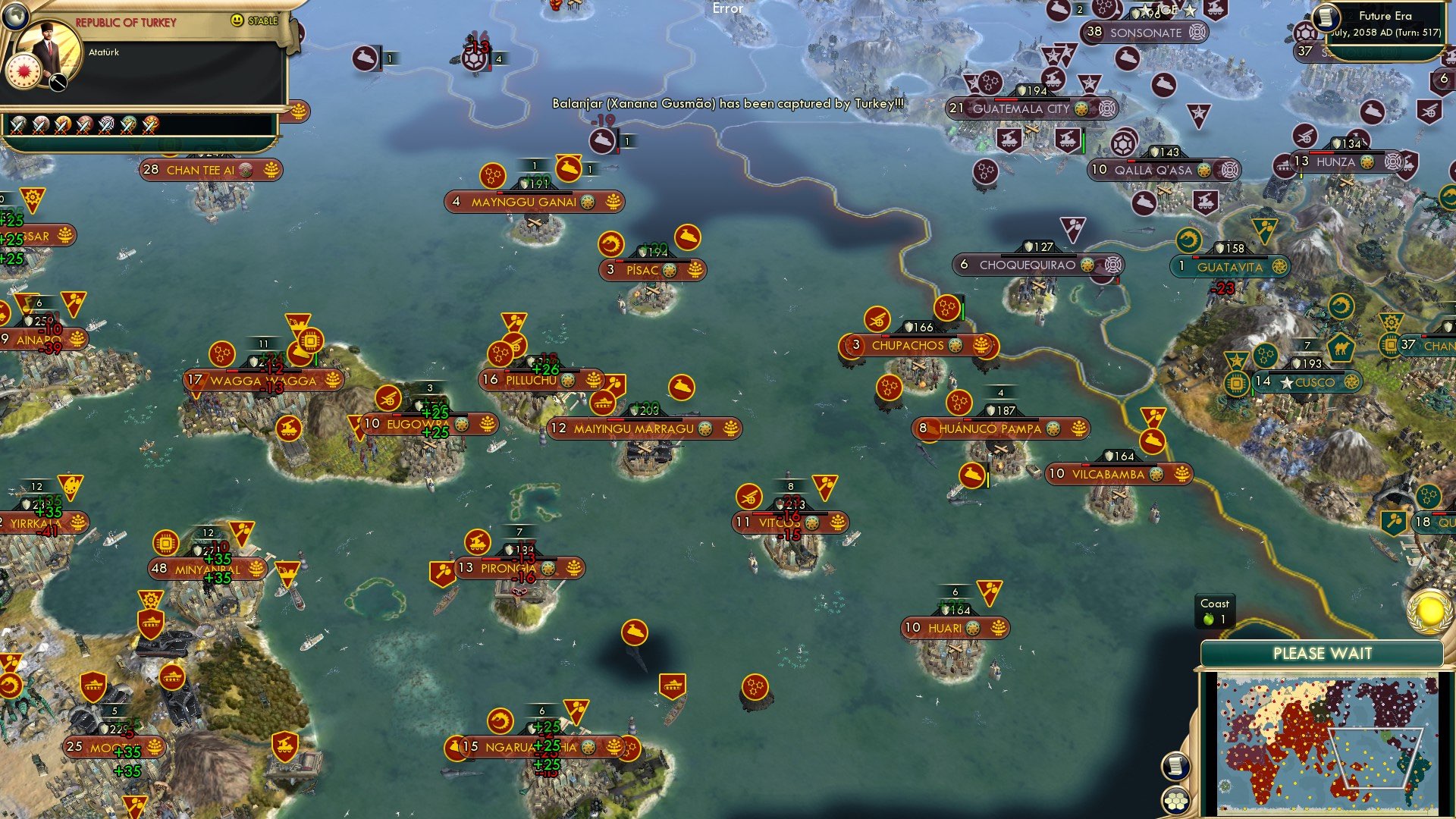The width and height of the screenshot is (1456, 819).
Task: Click the globe icon beside the Turkey banner
Action: (16, 16)
